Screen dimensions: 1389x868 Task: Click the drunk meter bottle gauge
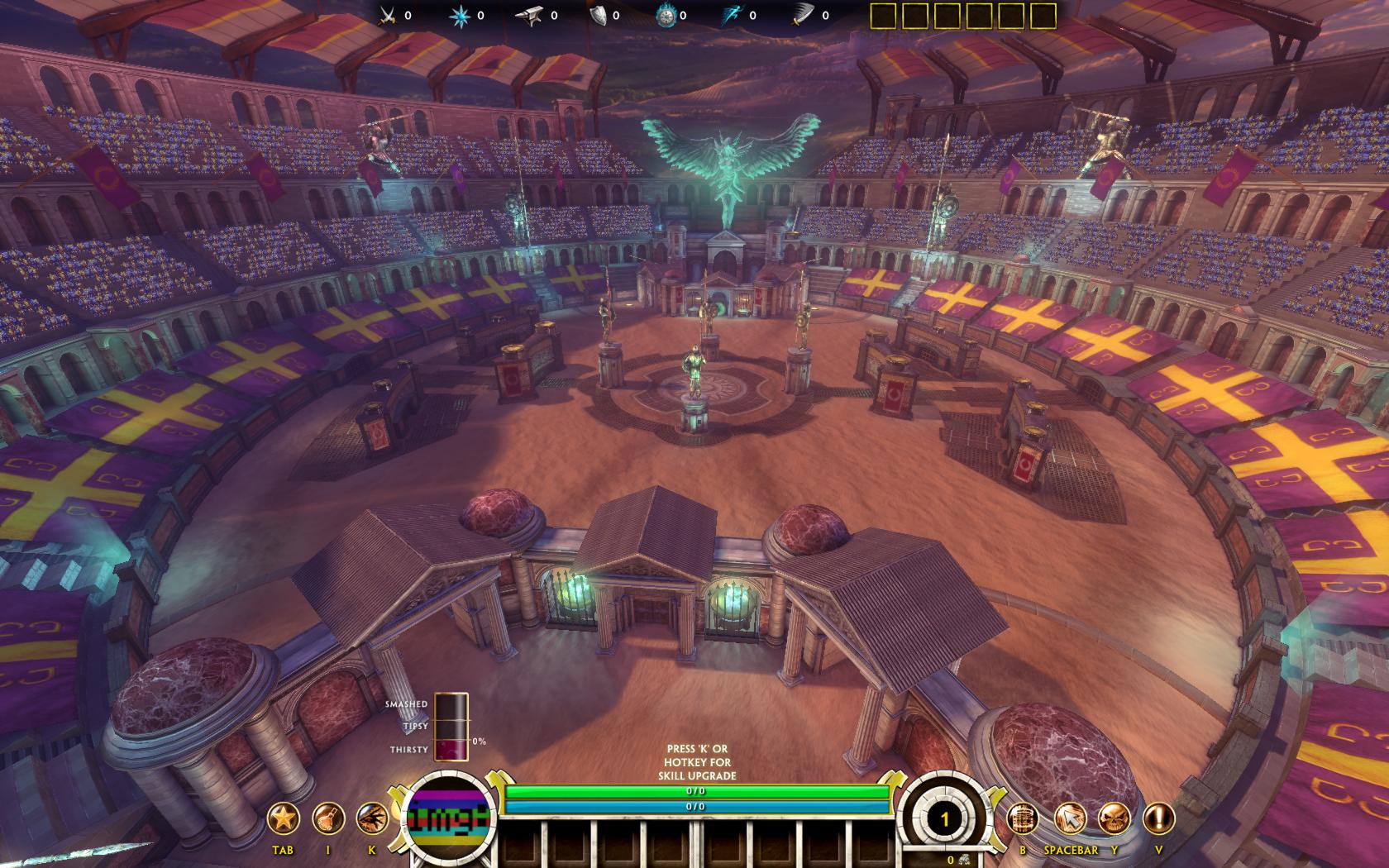pos(451,726)
